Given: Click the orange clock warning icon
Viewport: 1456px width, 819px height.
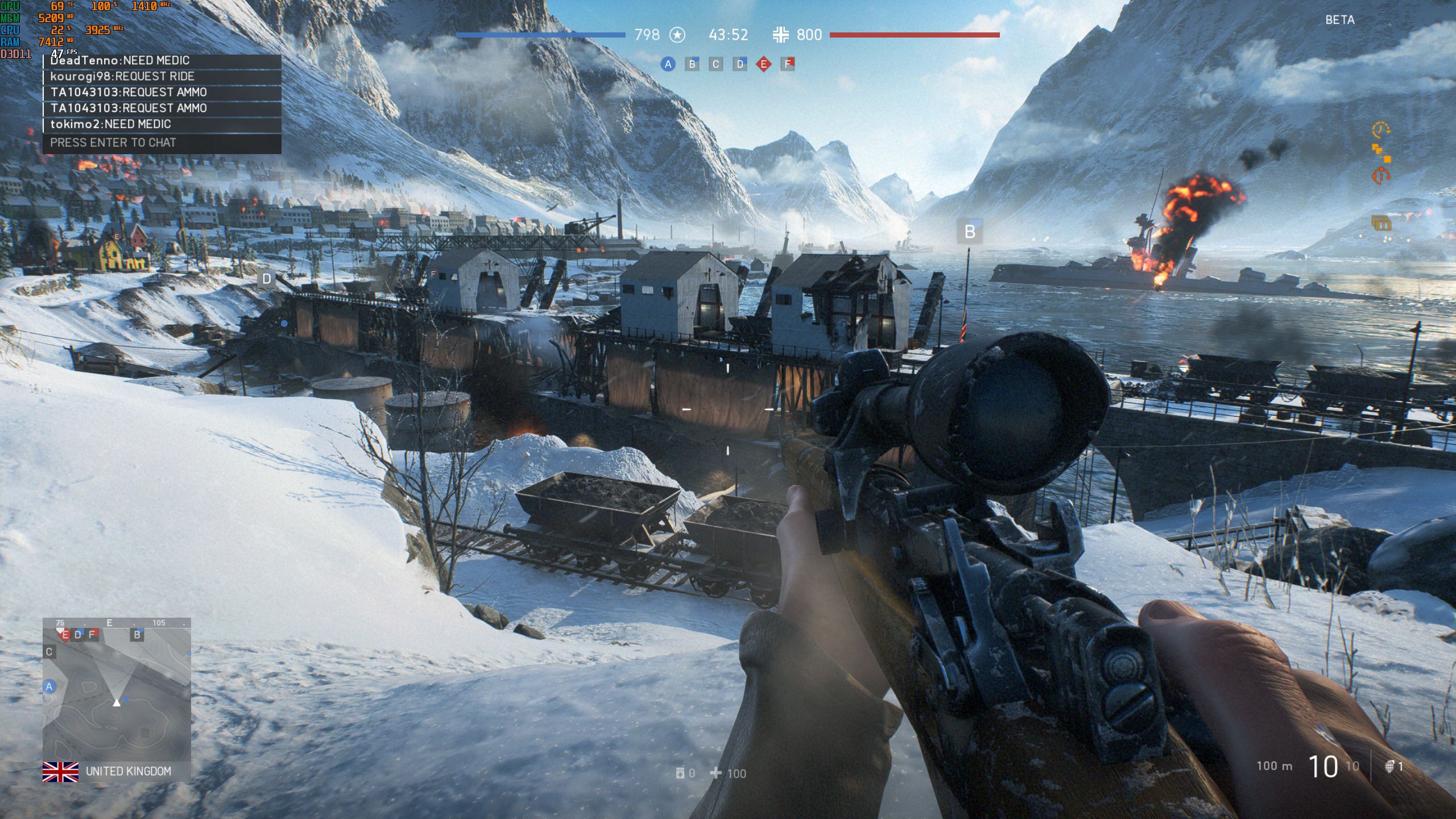Looking at the screenshot, I should pos(1380,130).
